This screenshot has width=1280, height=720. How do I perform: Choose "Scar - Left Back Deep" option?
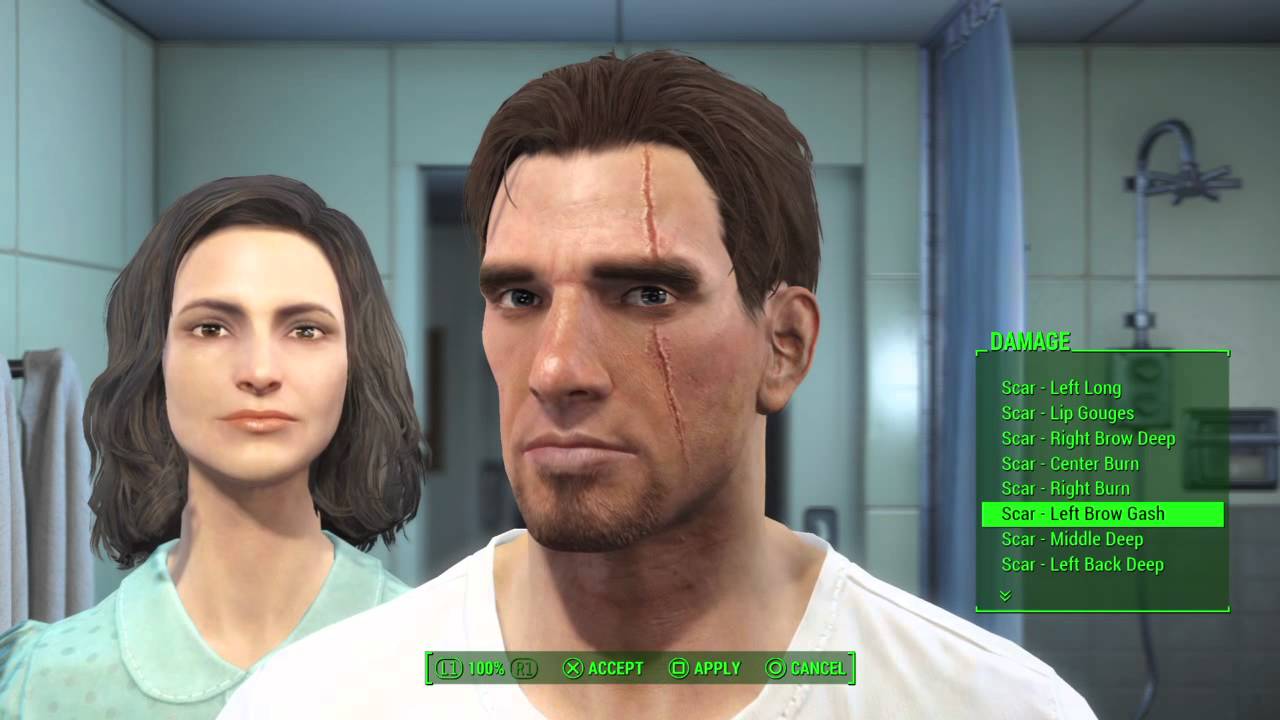(1082, 564)
